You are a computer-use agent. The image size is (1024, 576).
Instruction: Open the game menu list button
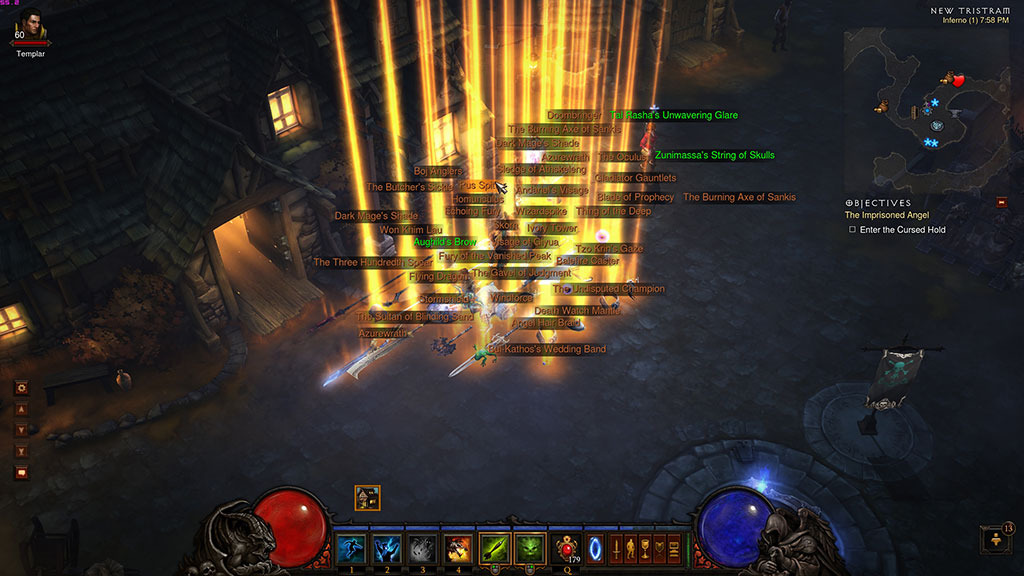pyautogui.click(x=673, y=549)
